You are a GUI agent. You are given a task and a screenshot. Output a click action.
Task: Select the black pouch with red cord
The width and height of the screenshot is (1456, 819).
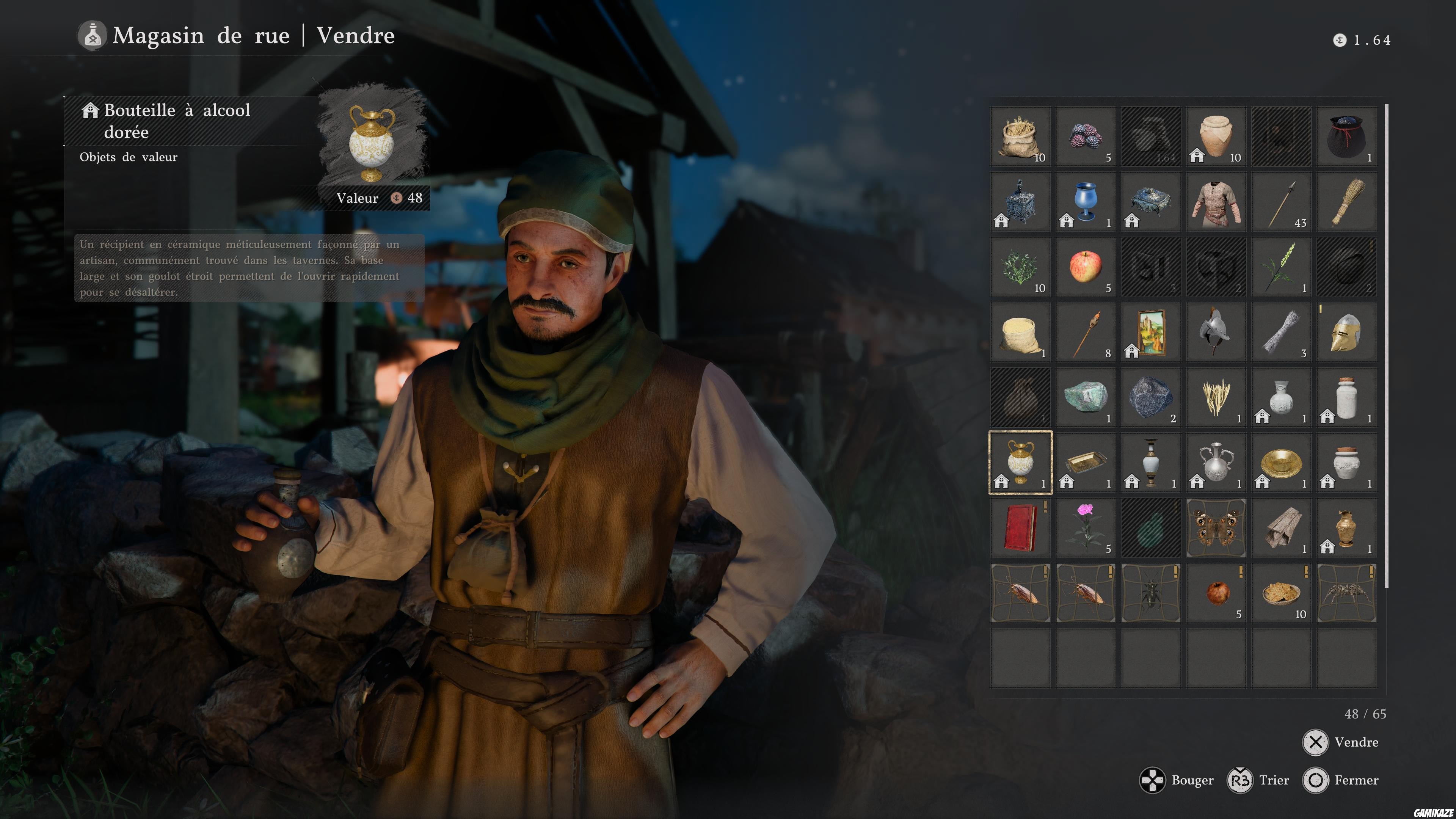coord(1346,136)
